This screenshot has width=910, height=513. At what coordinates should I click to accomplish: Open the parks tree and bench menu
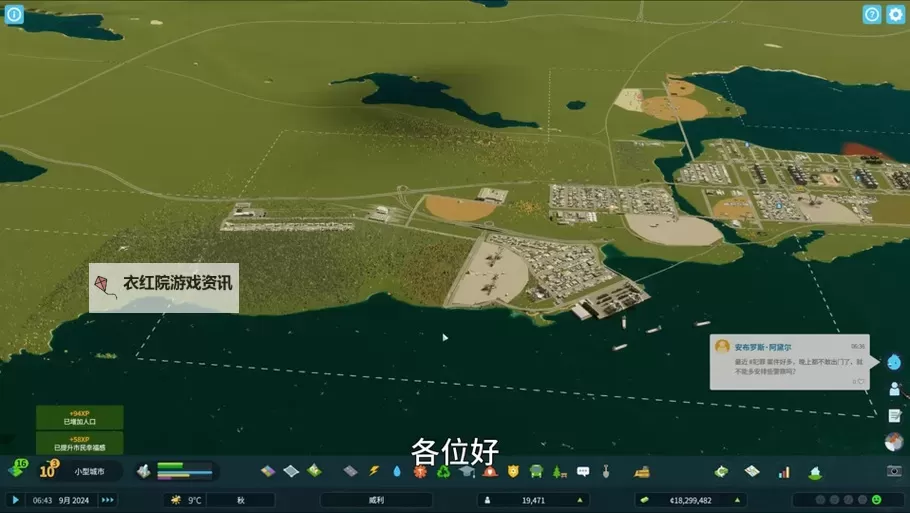pos(559,471)
